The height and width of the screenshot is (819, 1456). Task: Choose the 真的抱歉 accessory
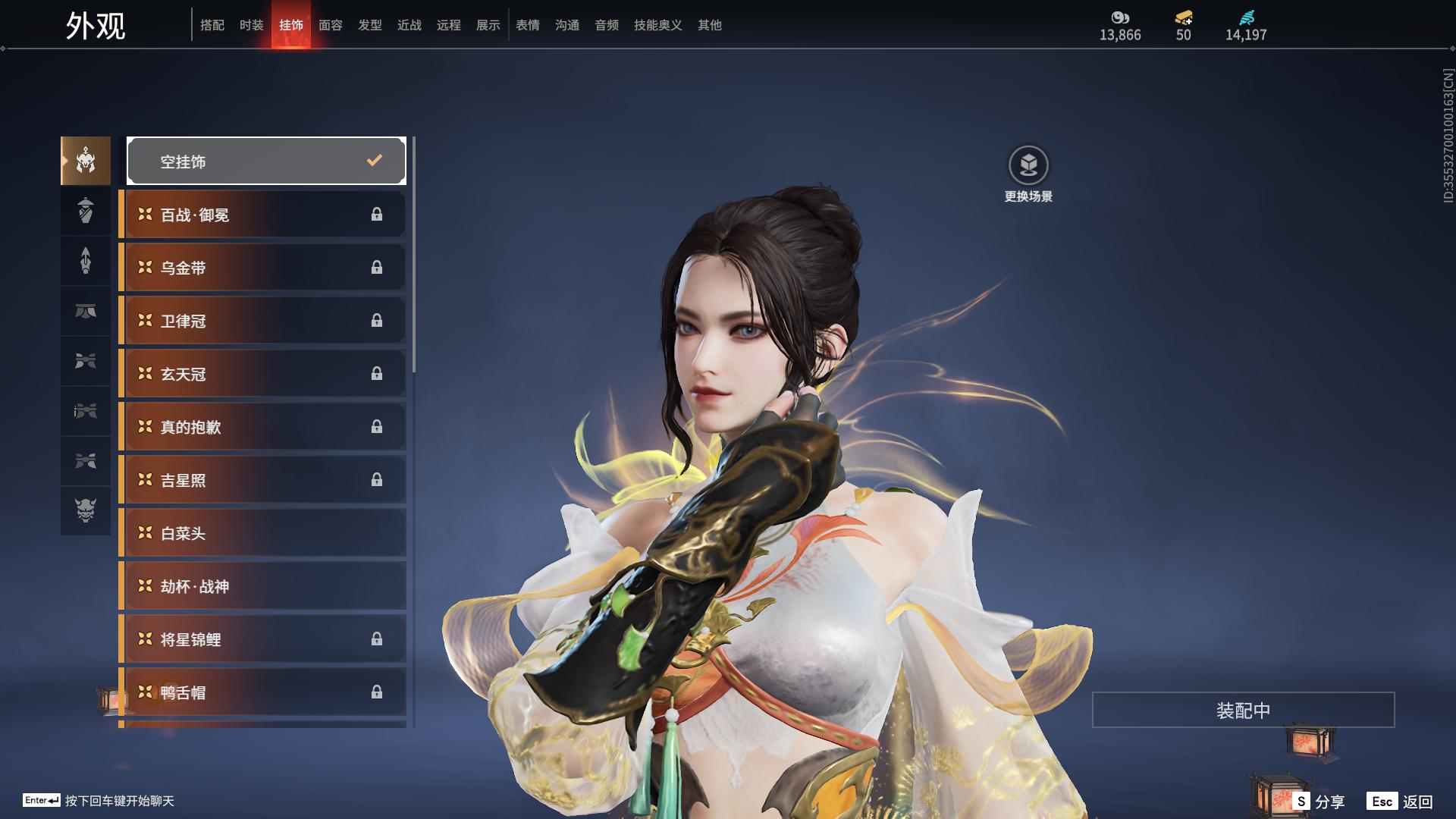click(x=263, y=427)
